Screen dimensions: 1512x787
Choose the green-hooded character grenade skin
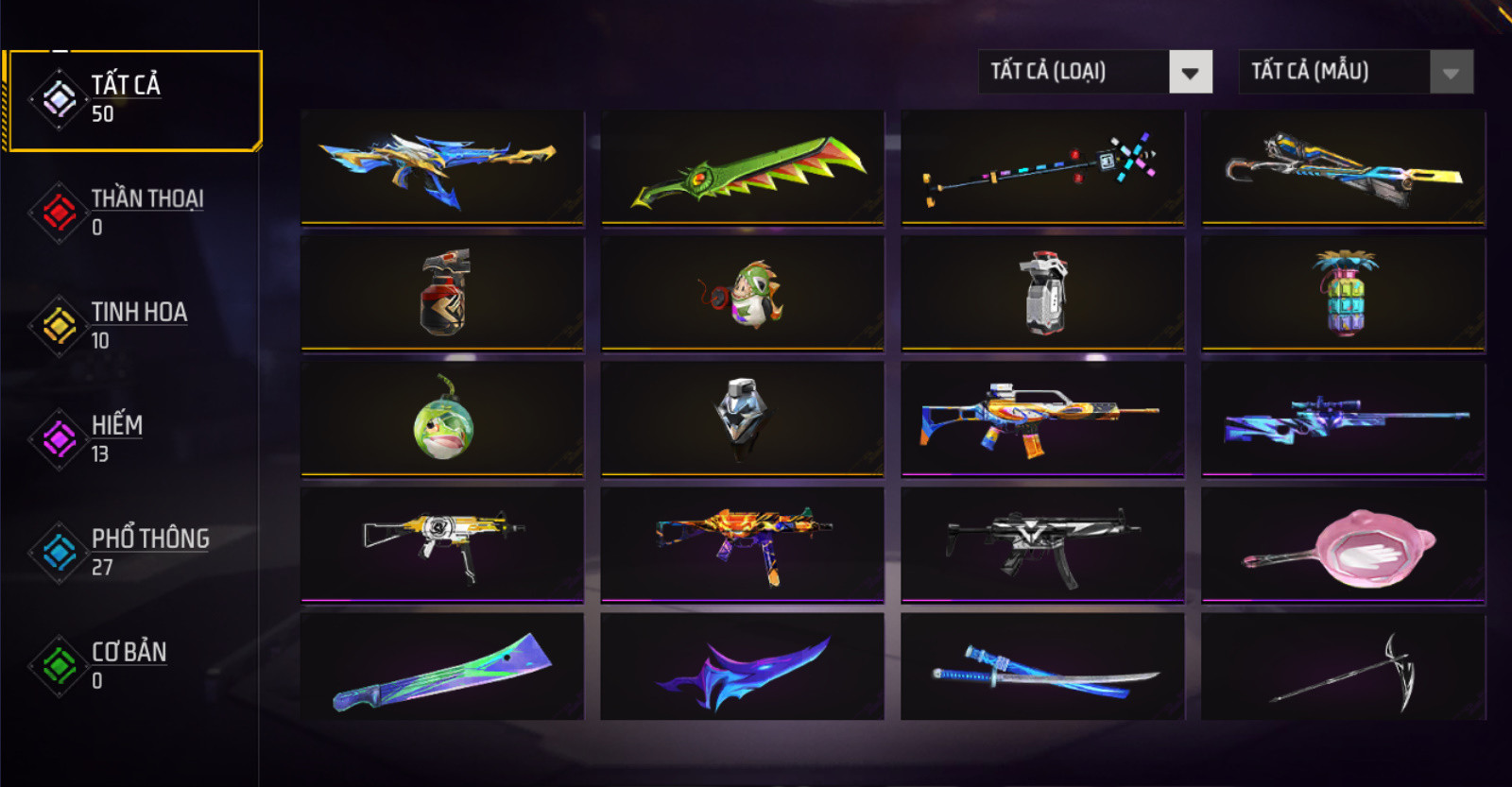743,294
